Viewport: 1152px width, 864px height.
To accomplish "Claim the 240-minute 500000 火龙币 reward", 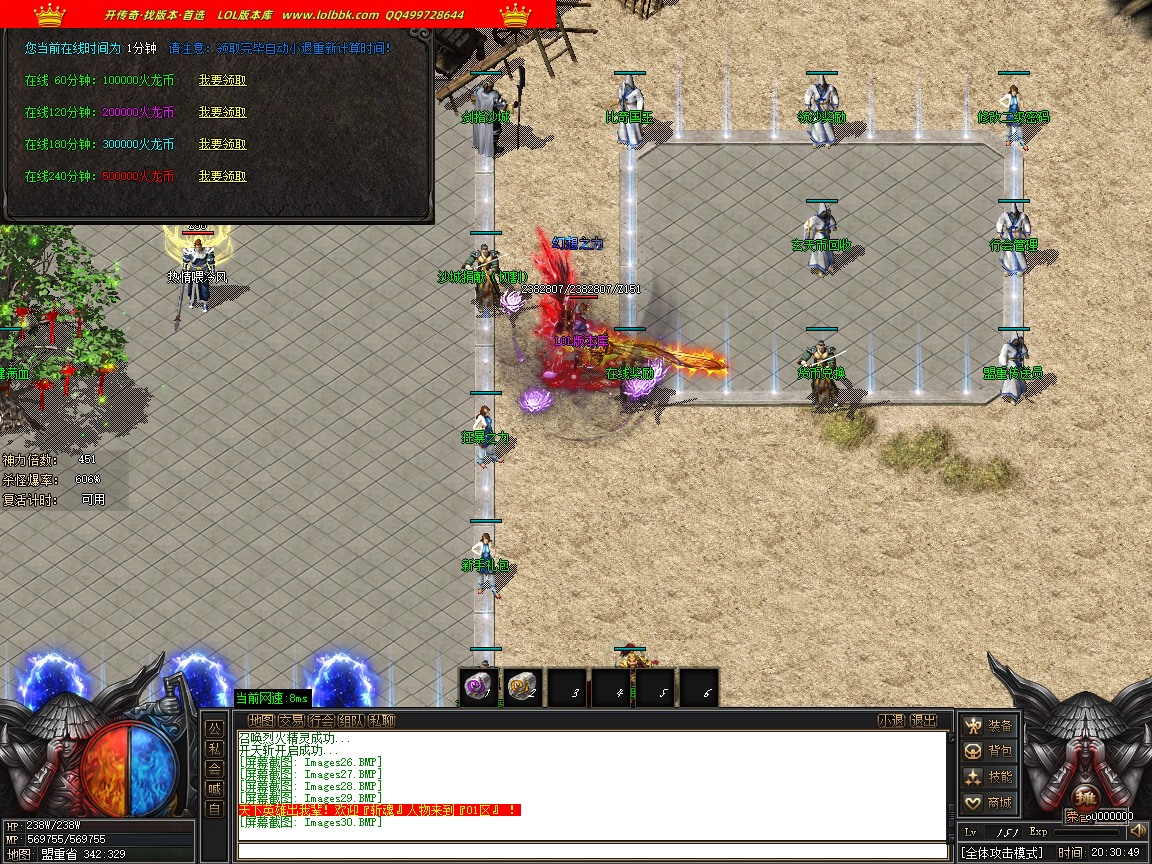I will pyautogui.click(x=222, y=176).
